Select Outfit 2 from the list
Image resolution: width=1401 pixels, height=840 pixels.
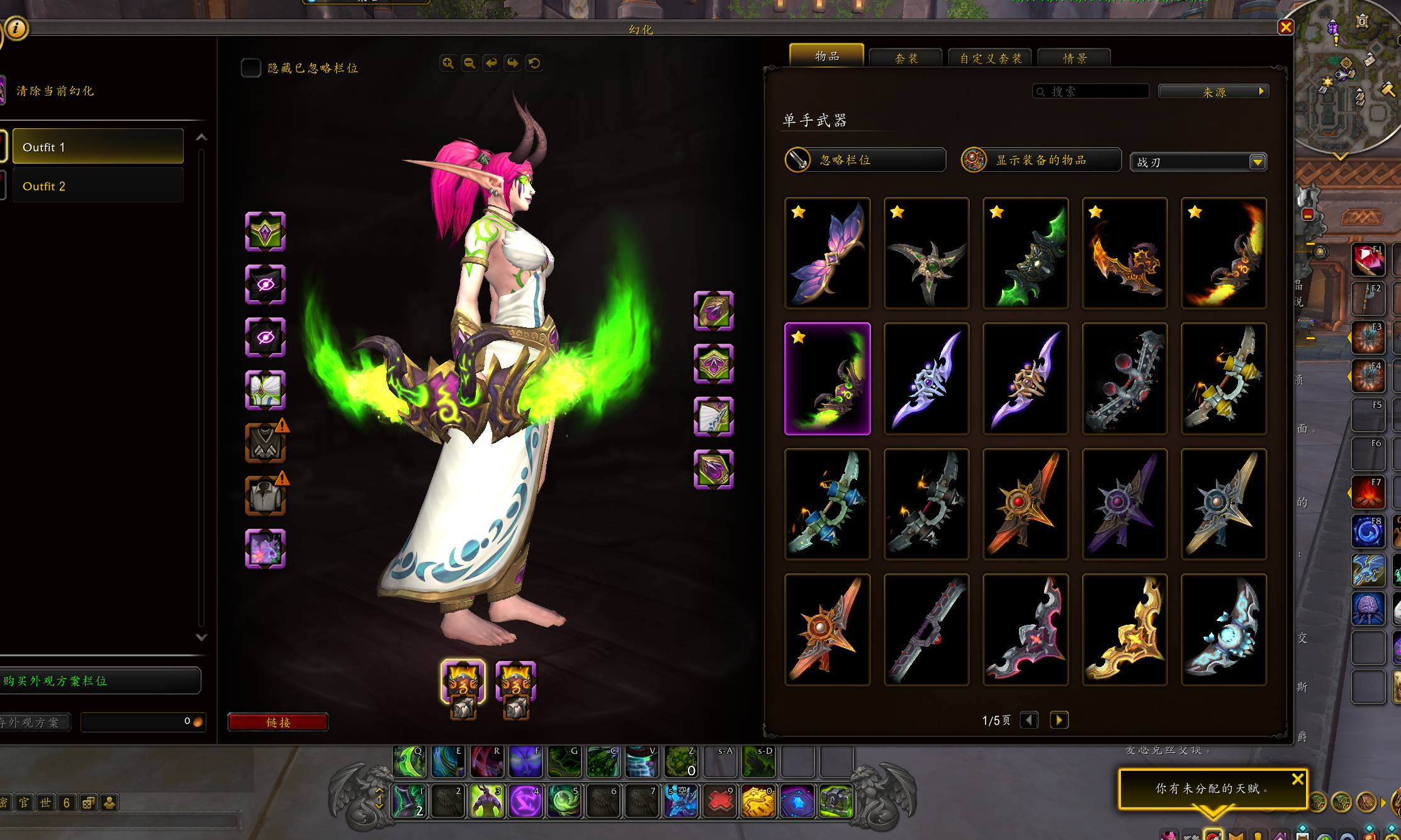click(98, 186)
